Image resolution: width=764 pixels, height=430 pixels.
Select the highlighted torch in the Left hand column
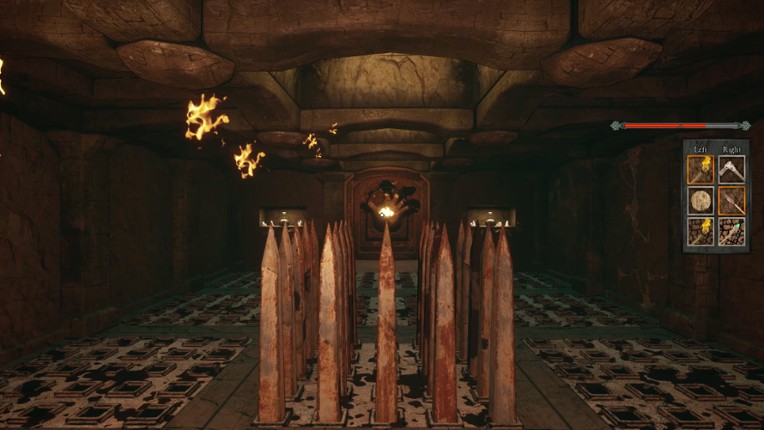(x=699, y=170)
